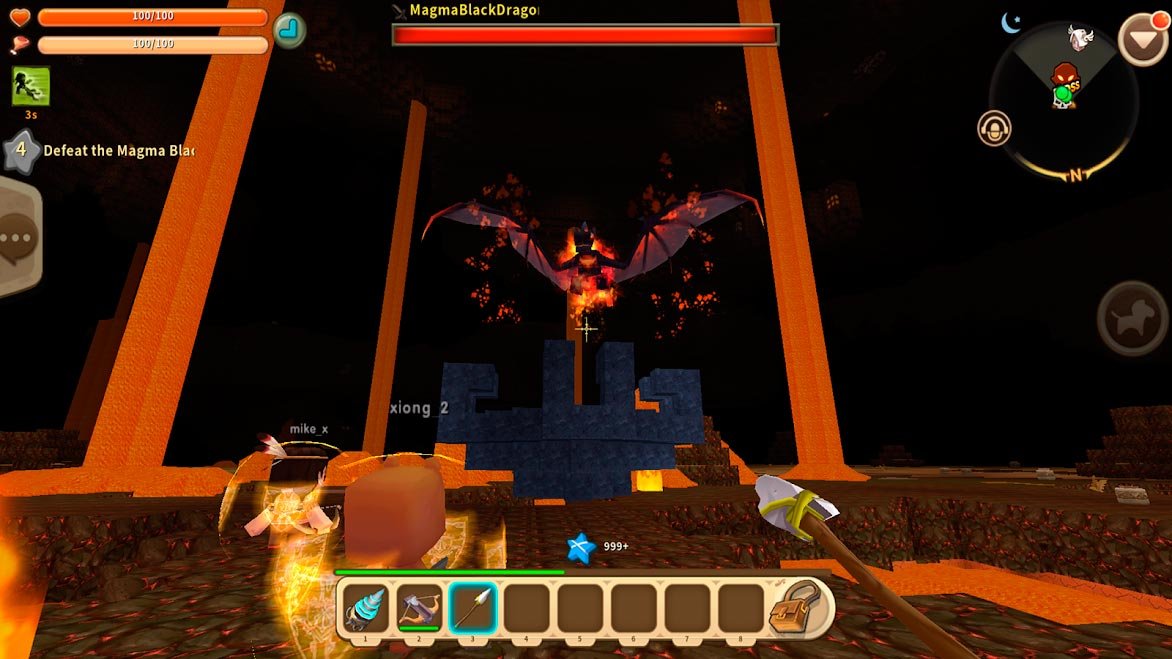Open the circular minimap
This screenshot has width=1172, height=659.
(1063, 100)
